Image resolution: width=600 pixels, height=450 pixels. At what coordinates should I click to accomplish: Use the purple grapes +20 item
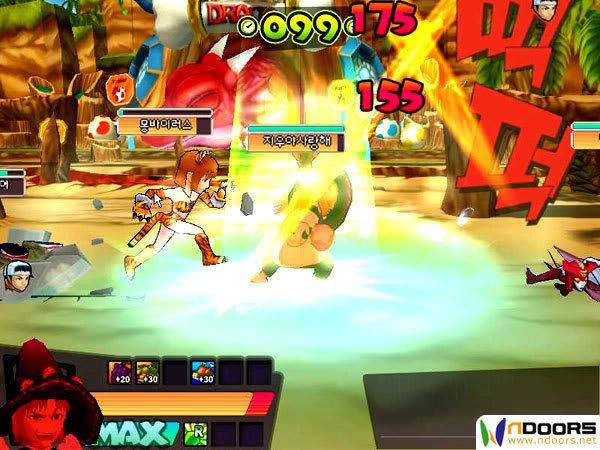(x=120, y=373)
